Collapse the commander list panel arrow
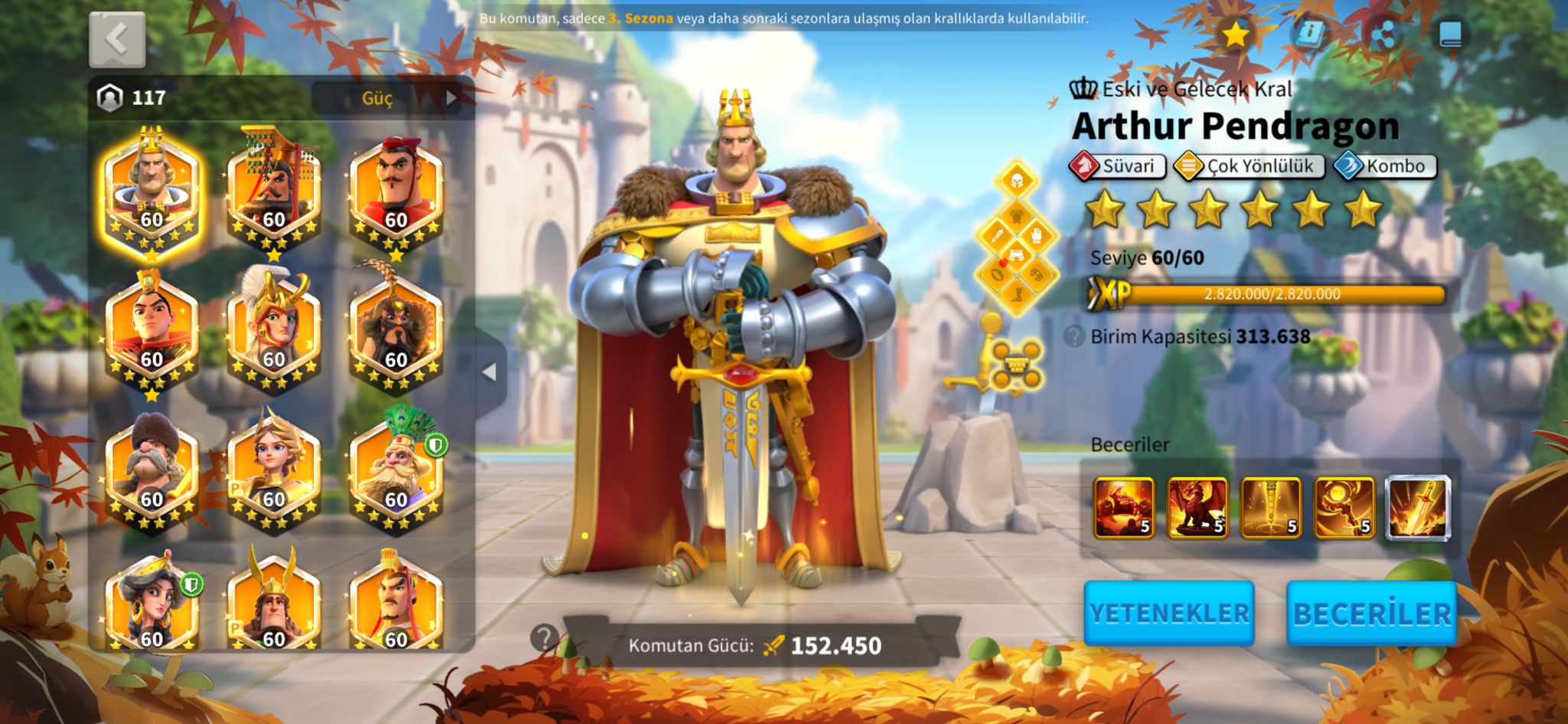The width and height of the screenshot is (1568, 724). 489,372
